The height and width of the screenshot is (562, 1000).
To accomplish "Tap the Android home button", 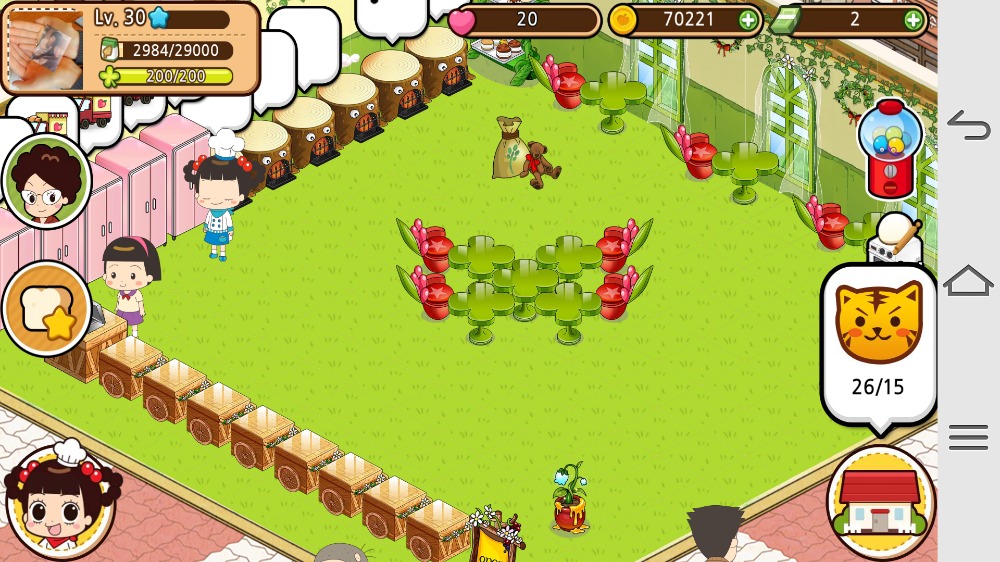I will [968, 281].
